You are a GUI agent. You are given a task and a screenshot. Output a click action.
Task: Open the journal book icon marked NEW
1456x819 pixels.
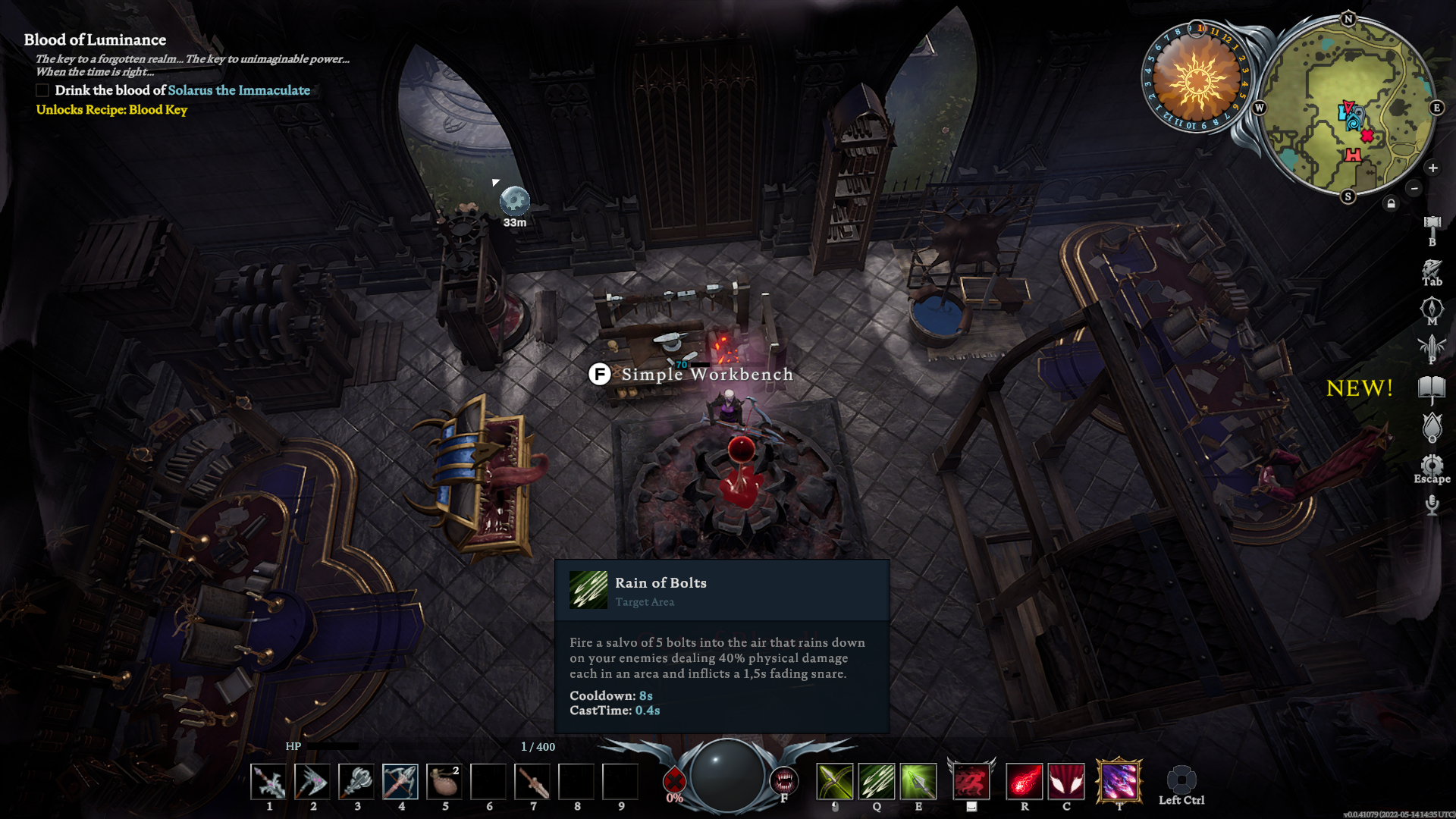1432,390
